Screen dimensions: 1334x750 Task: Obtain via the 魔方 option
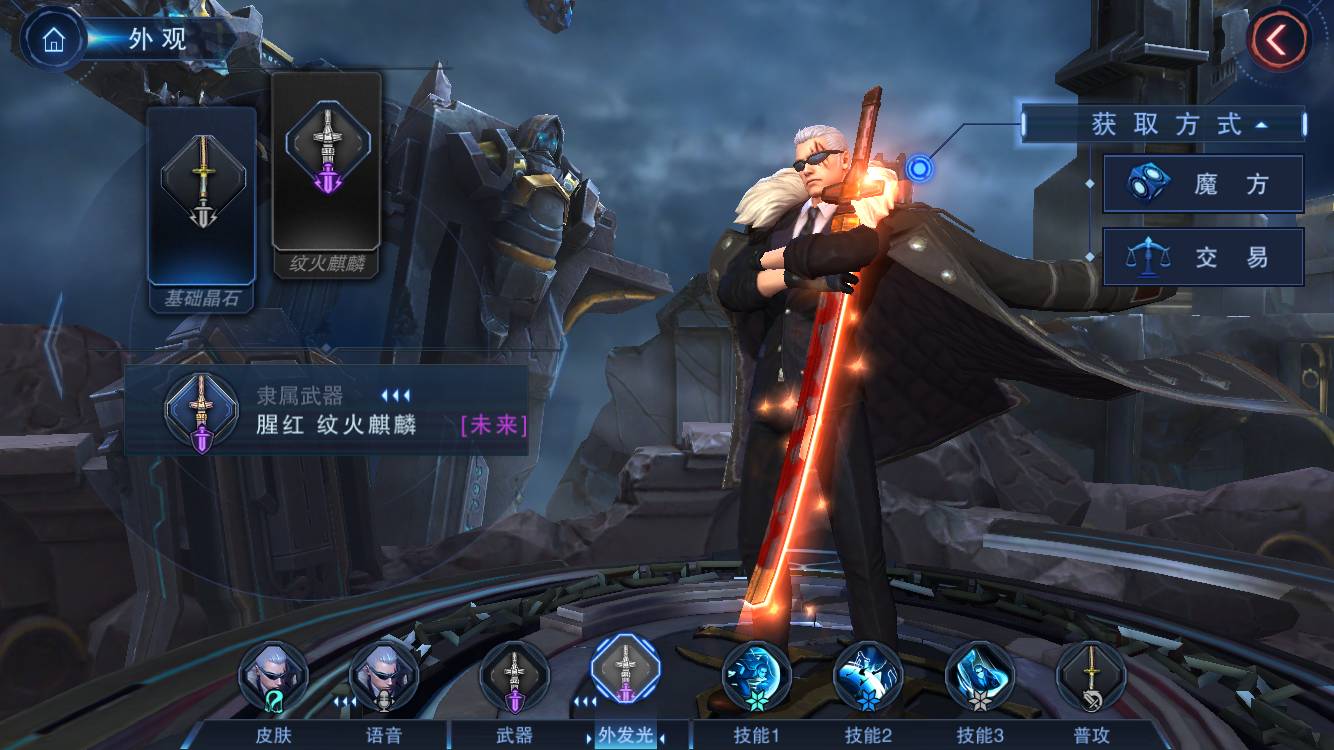click(x=1203, y=184)
